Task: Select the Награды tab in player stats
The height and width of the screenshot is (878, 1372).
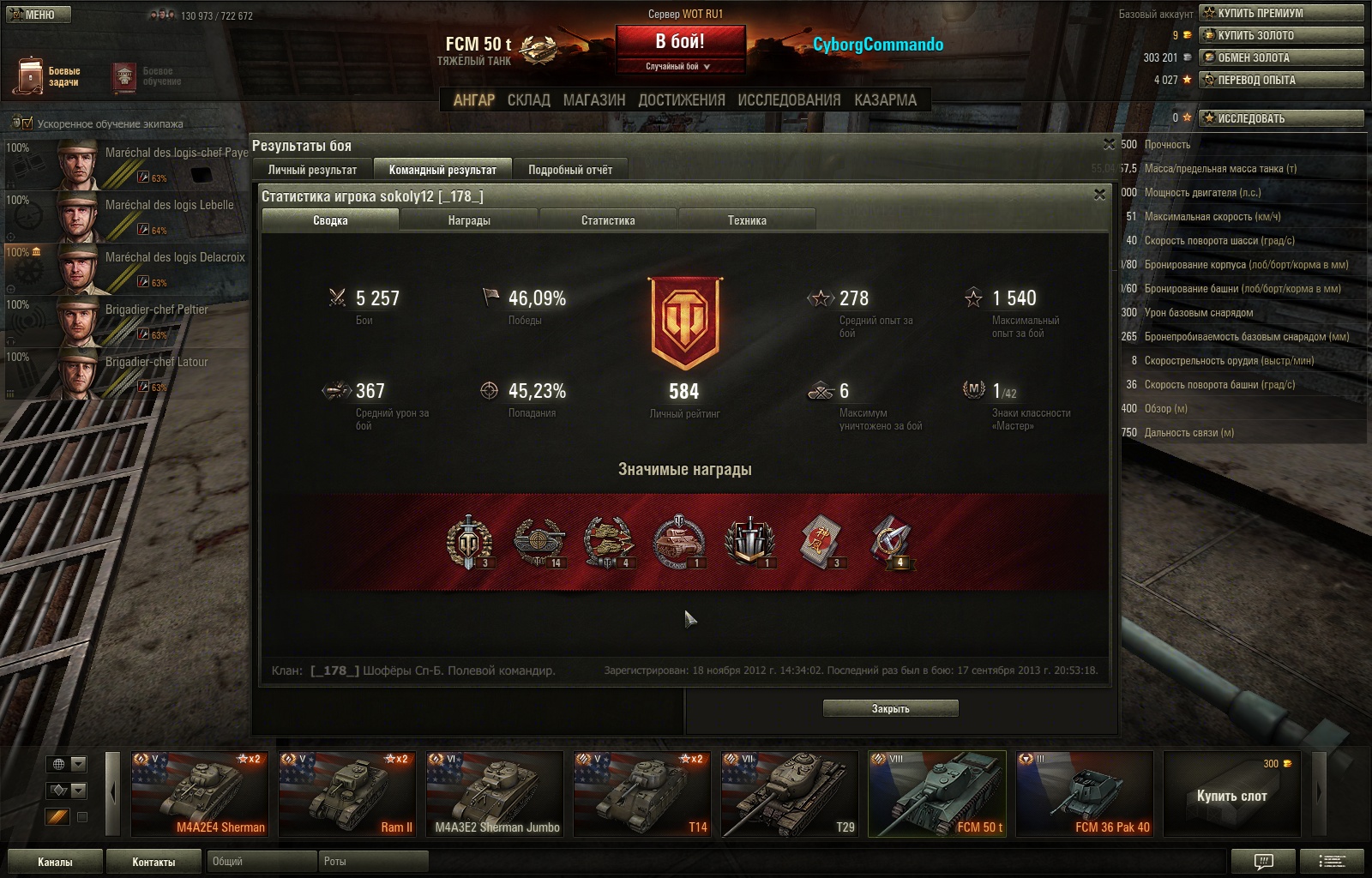Action: click(469, 220)
